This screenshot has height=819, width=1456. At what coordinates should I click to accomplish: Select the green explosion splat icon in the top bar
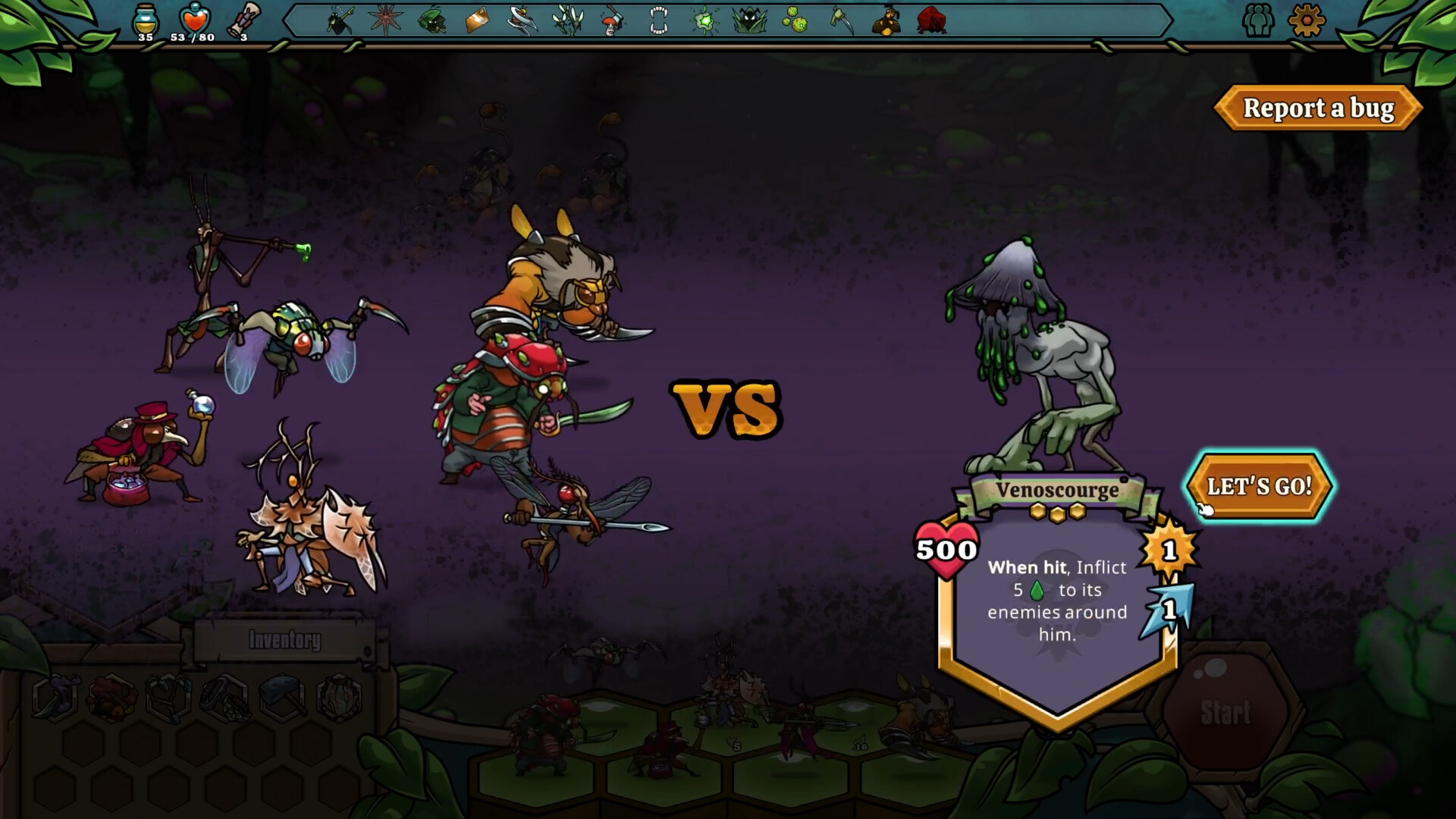tap(704, 21)
